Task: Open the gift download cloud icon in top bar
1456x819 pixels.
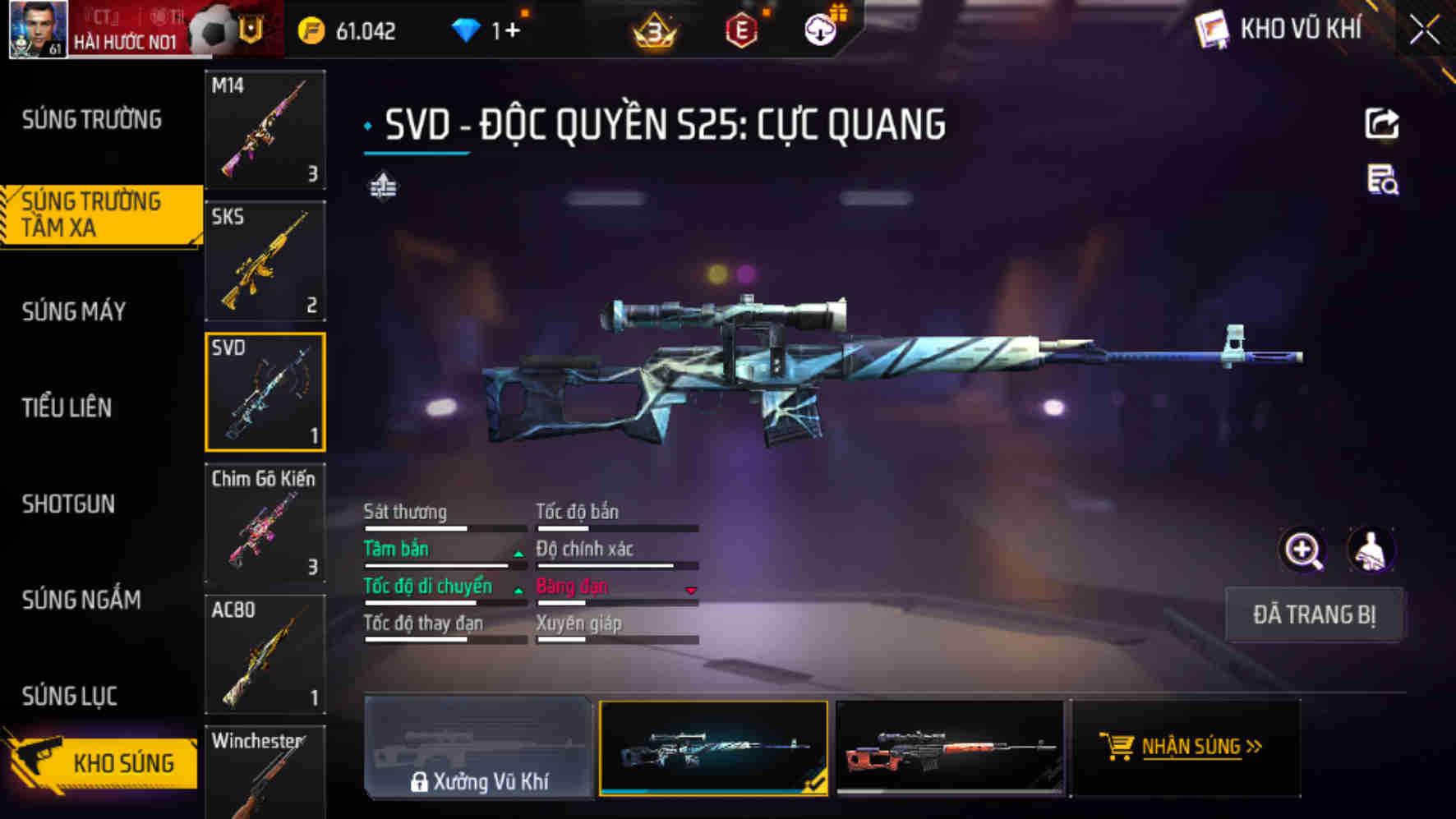Action: tap(819, 29)
